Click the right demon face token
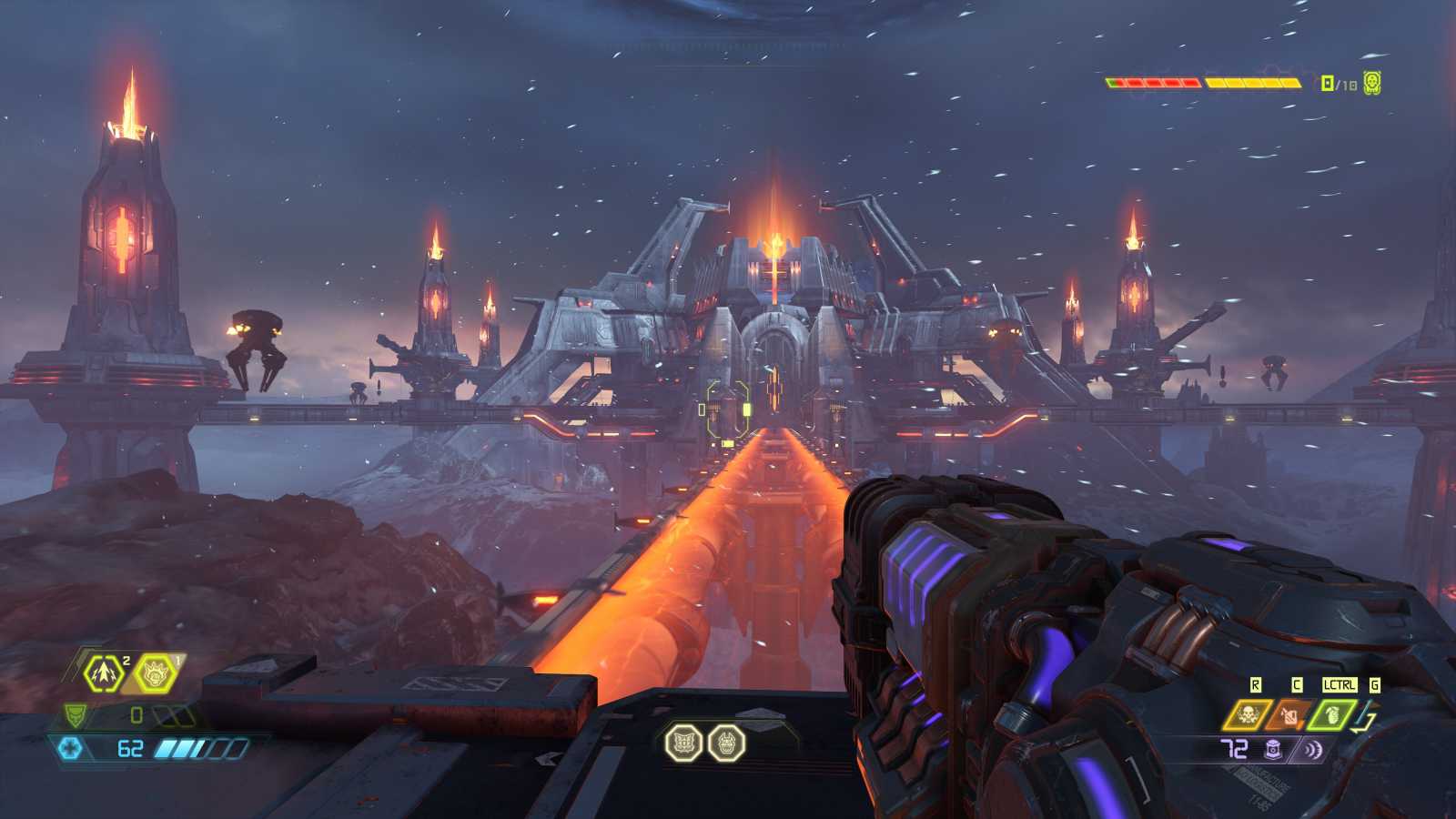This screenshot has height=819, width=1456. pyautogui.click(x=726, y=743)
